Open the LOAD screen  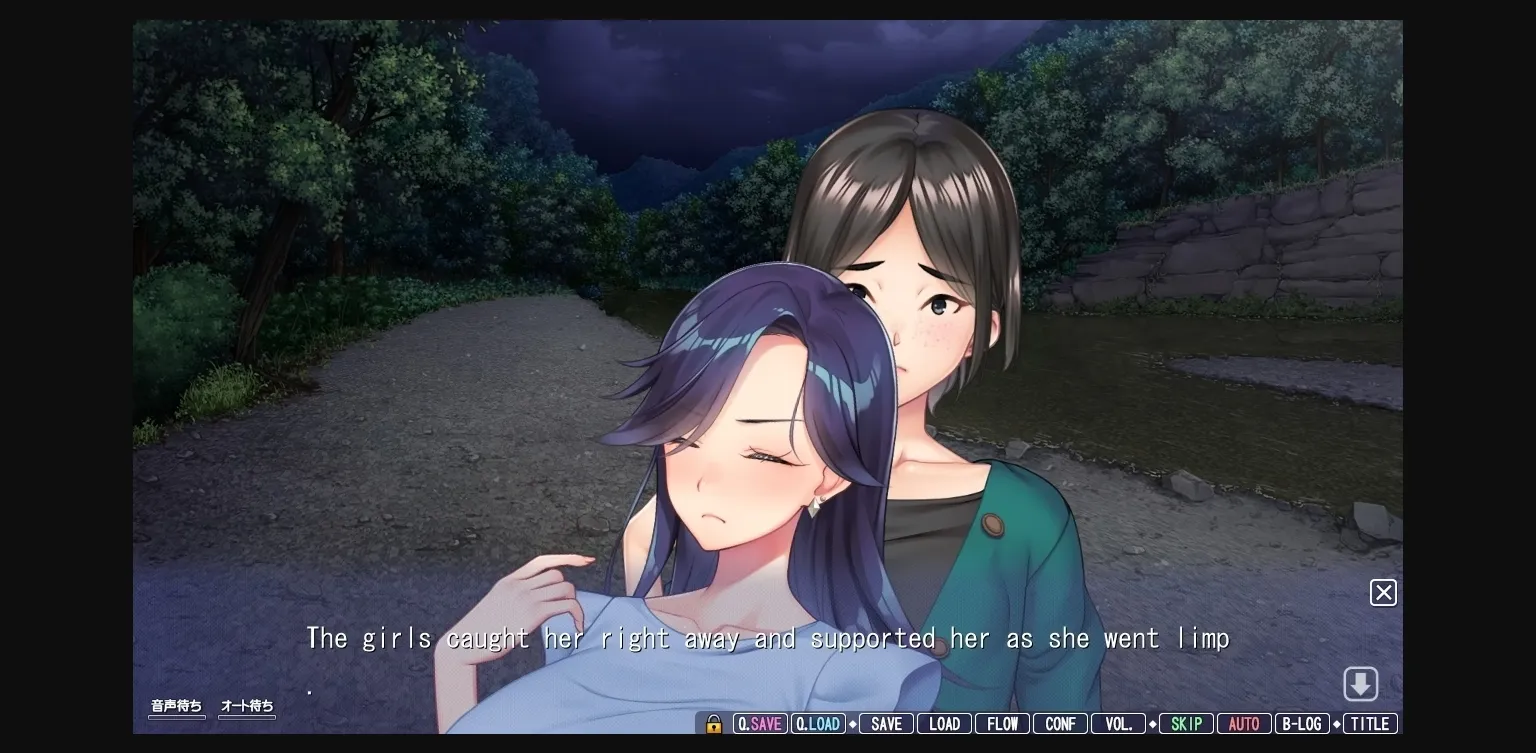click(944, 723)
